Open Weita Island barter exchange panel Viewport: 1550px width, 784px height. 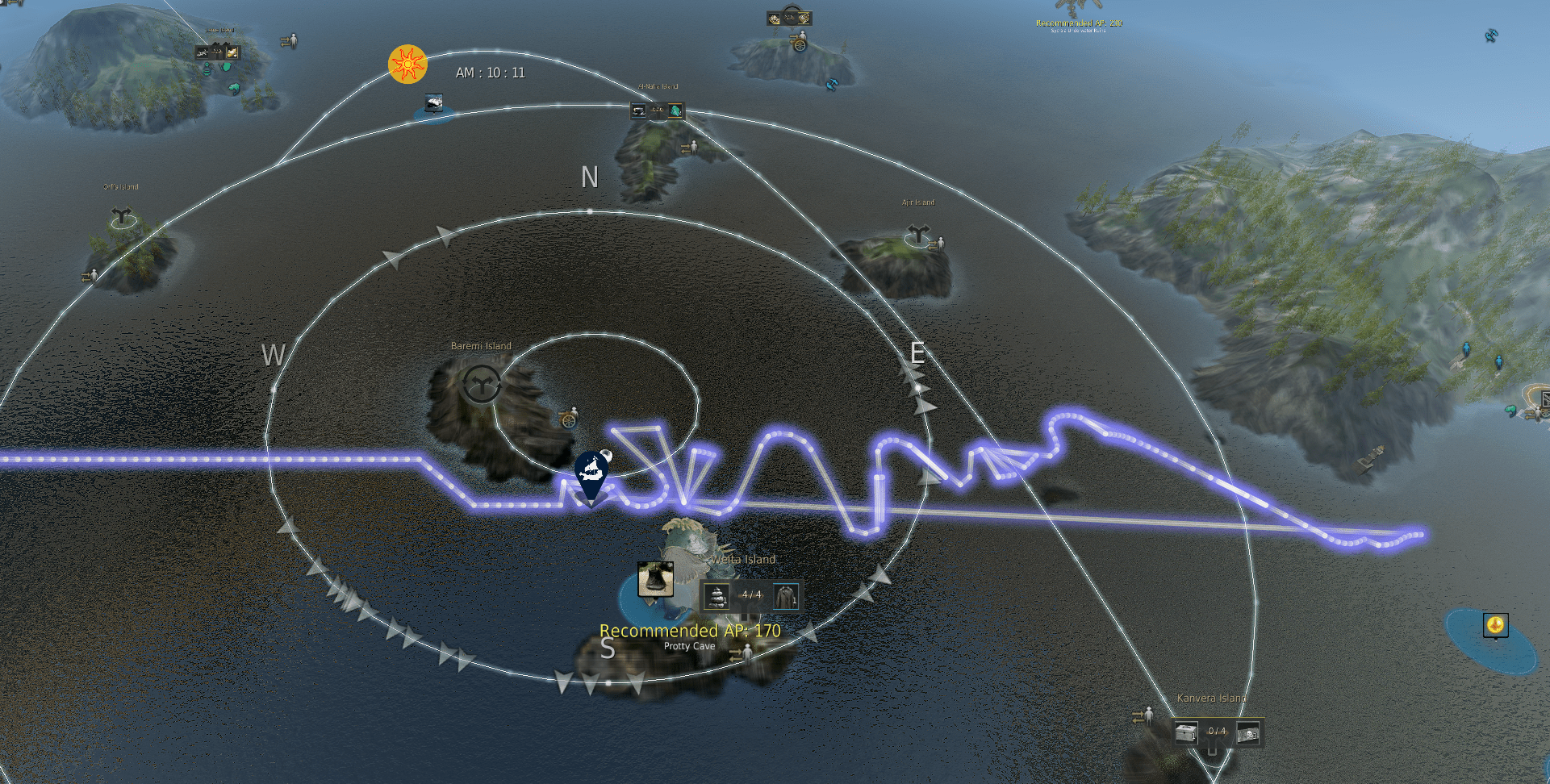coord(751,596)
